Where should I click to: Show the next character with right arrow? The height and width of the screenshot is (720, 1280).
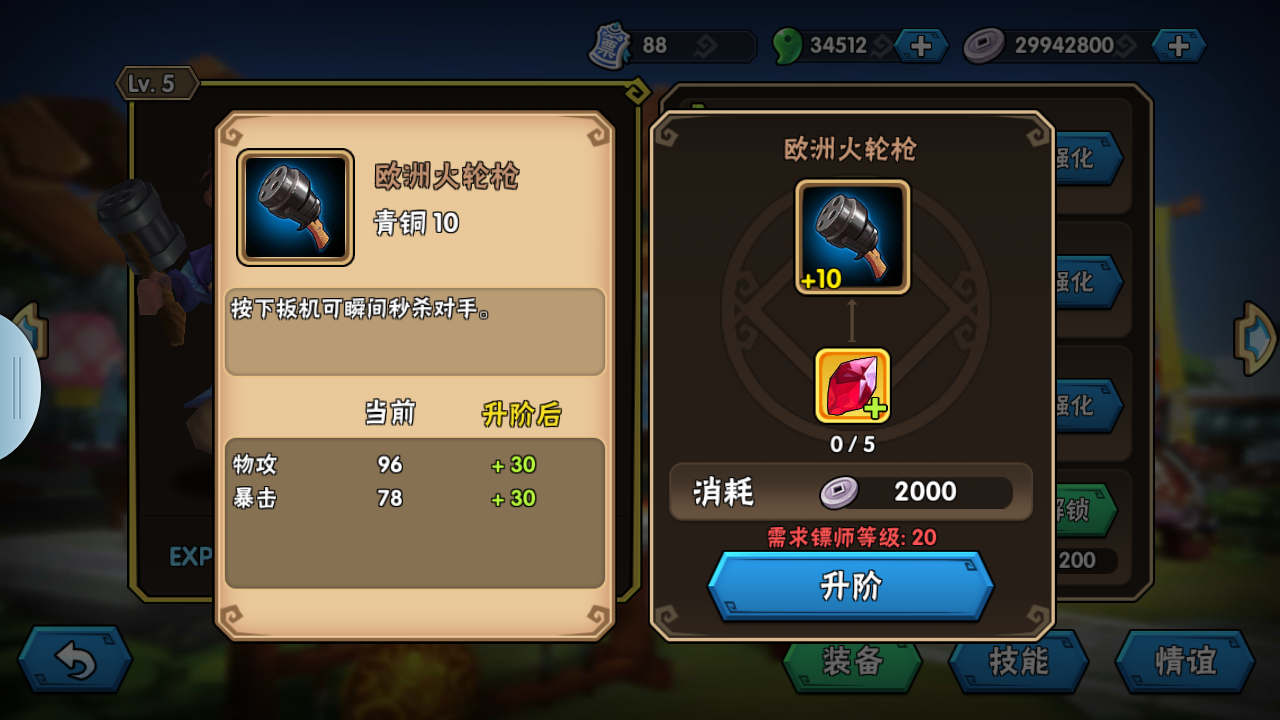pos(1256,339)
